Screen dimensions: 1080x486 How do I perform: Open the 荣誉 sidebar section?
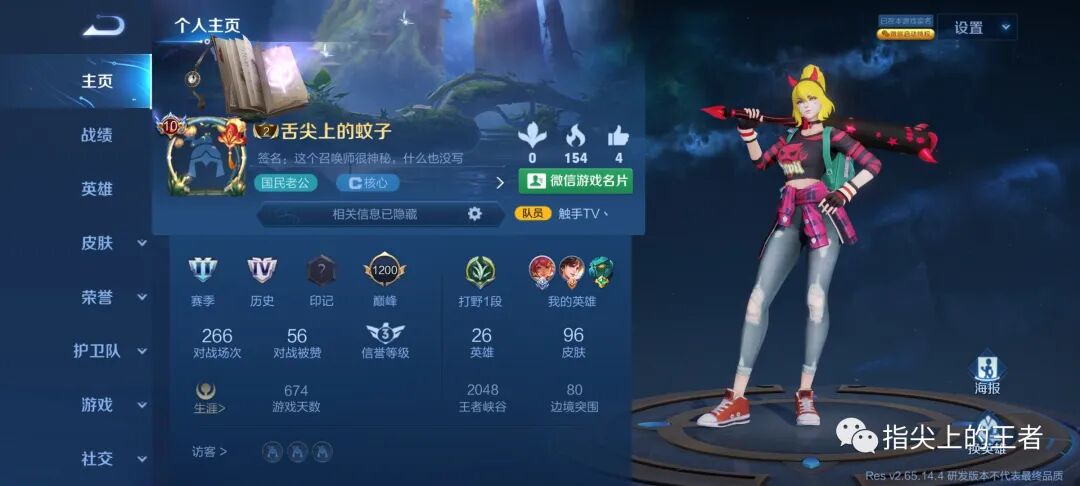coord(110,297)
